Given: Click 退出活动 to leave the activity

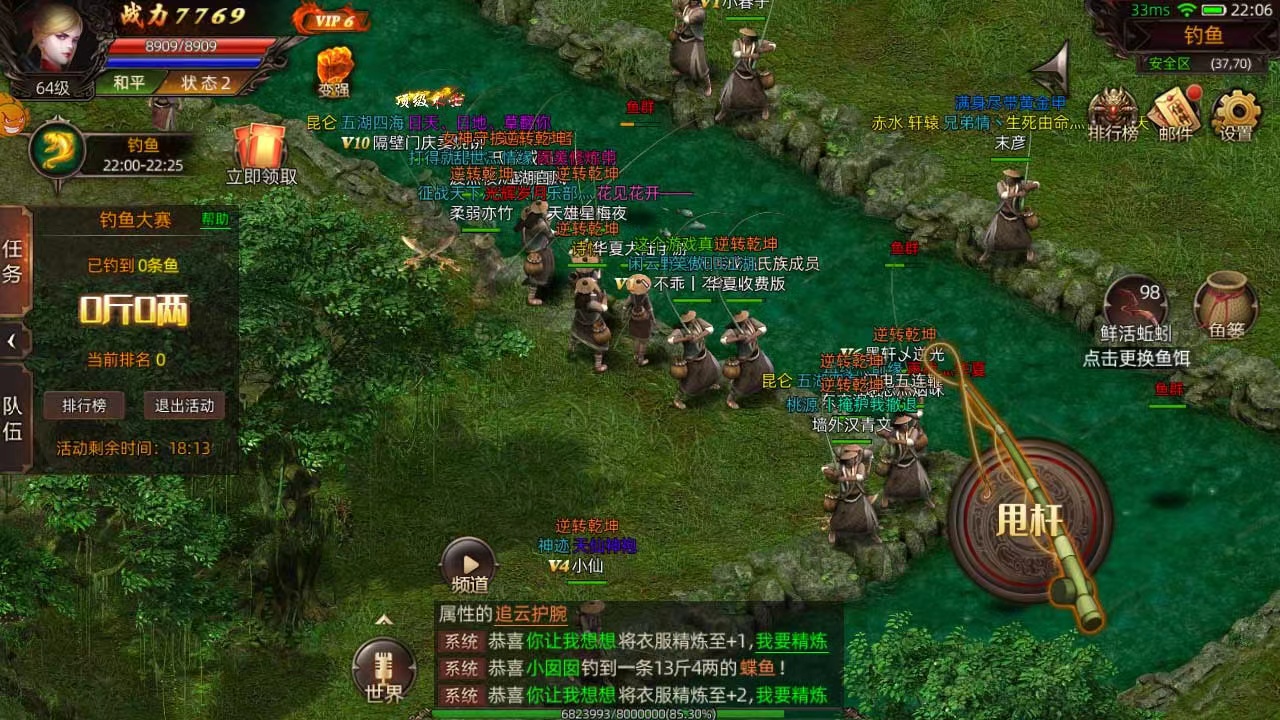Looking at the screenshot, I should pos(184,406).
